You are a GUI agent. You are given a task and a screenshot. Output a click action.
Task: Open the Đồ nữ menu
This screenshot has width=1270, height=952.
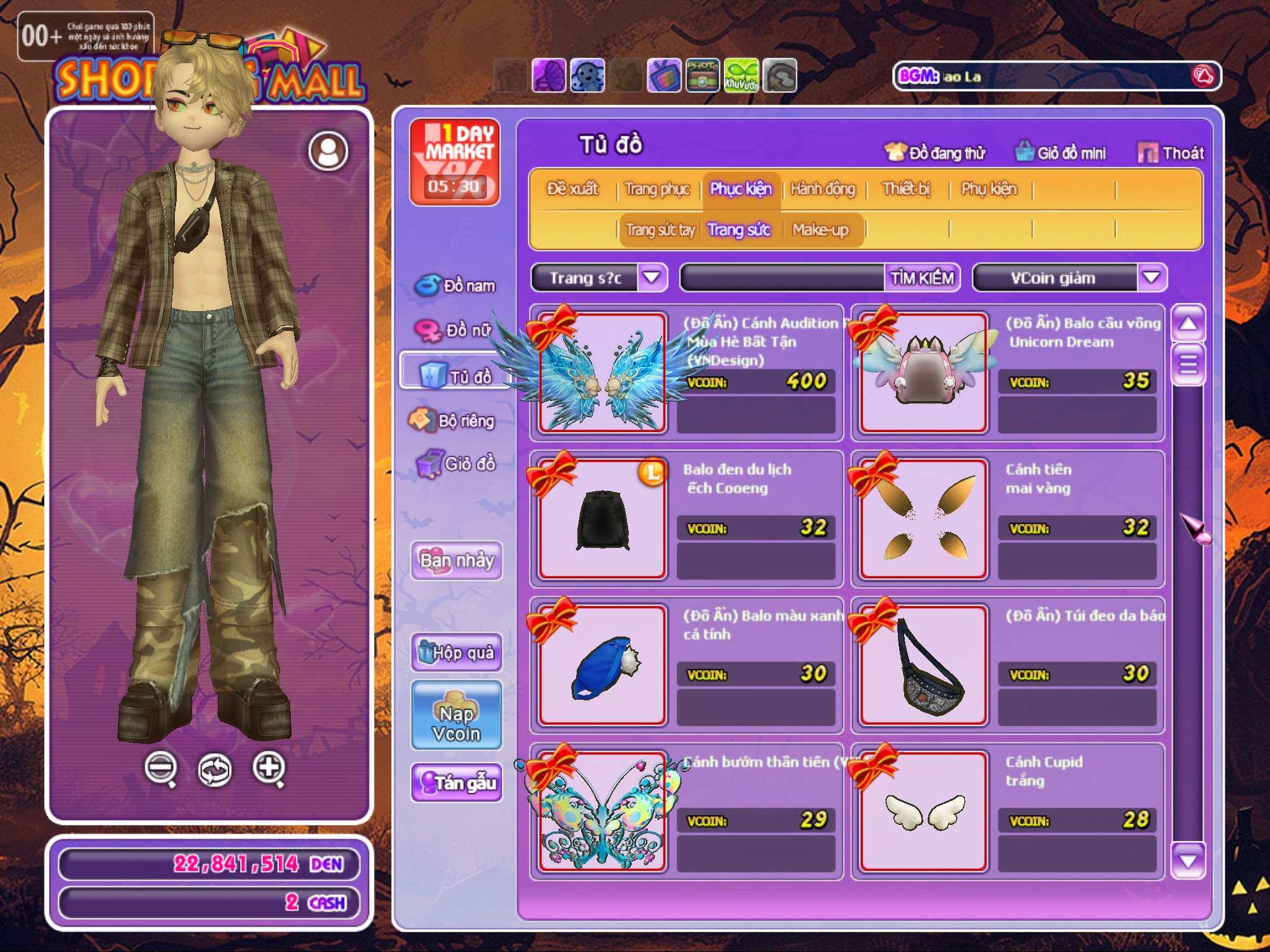point(456,330)
